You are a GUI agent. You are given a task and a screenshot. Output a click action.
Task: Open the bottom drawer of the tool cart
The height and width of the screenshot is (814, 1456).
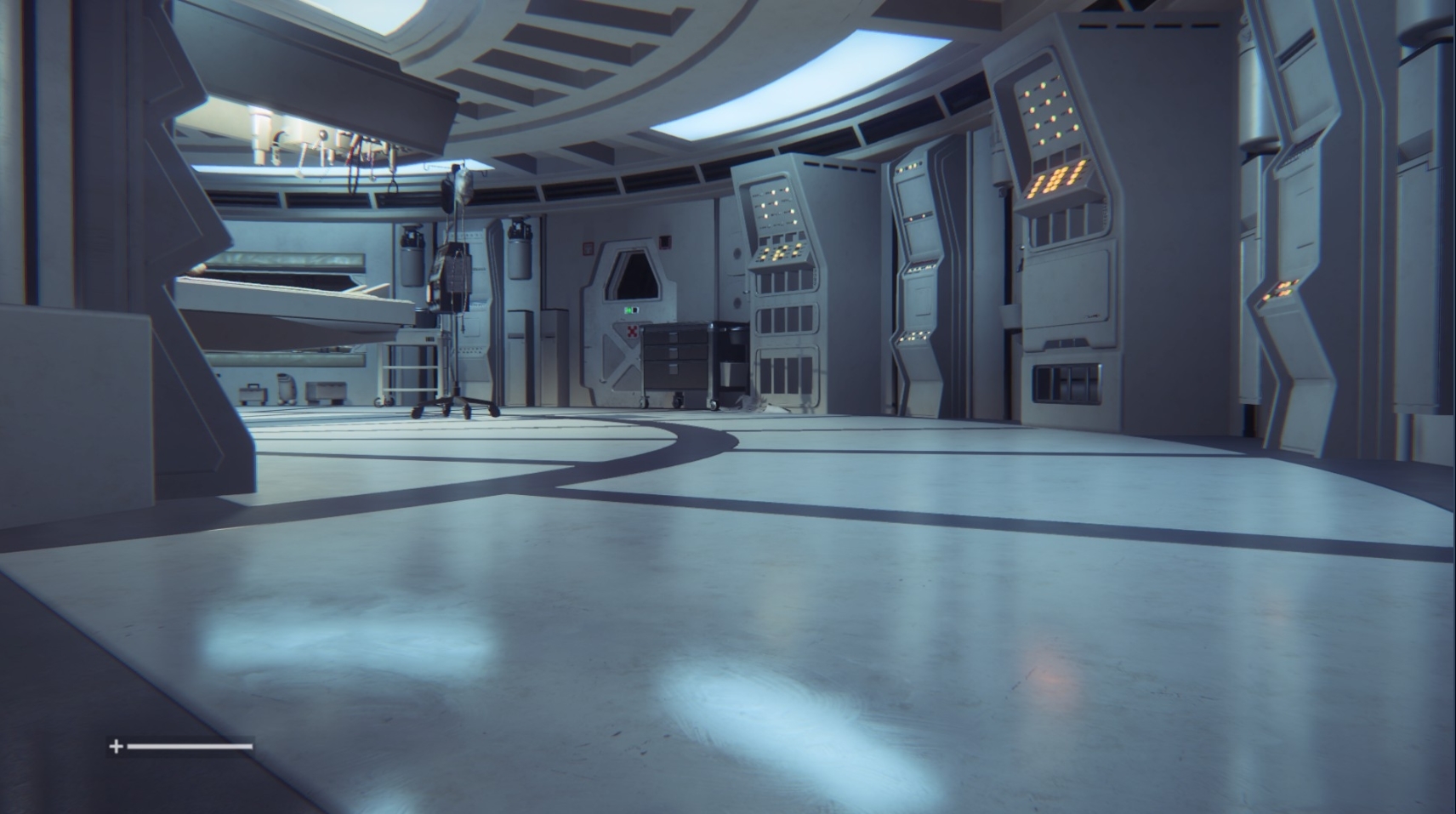coord(673,372)
